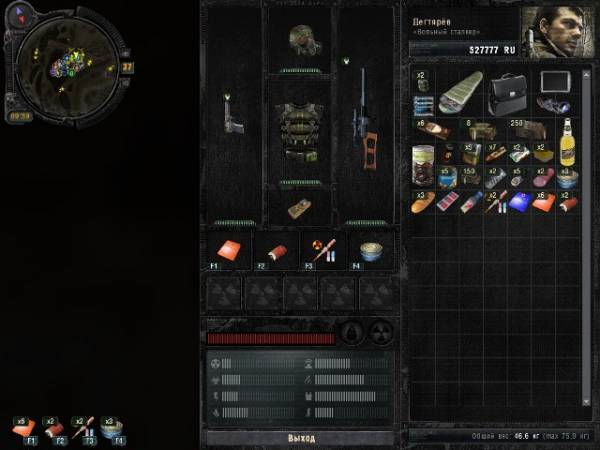Choose the blue medkit in the inventory

(519, 201)
